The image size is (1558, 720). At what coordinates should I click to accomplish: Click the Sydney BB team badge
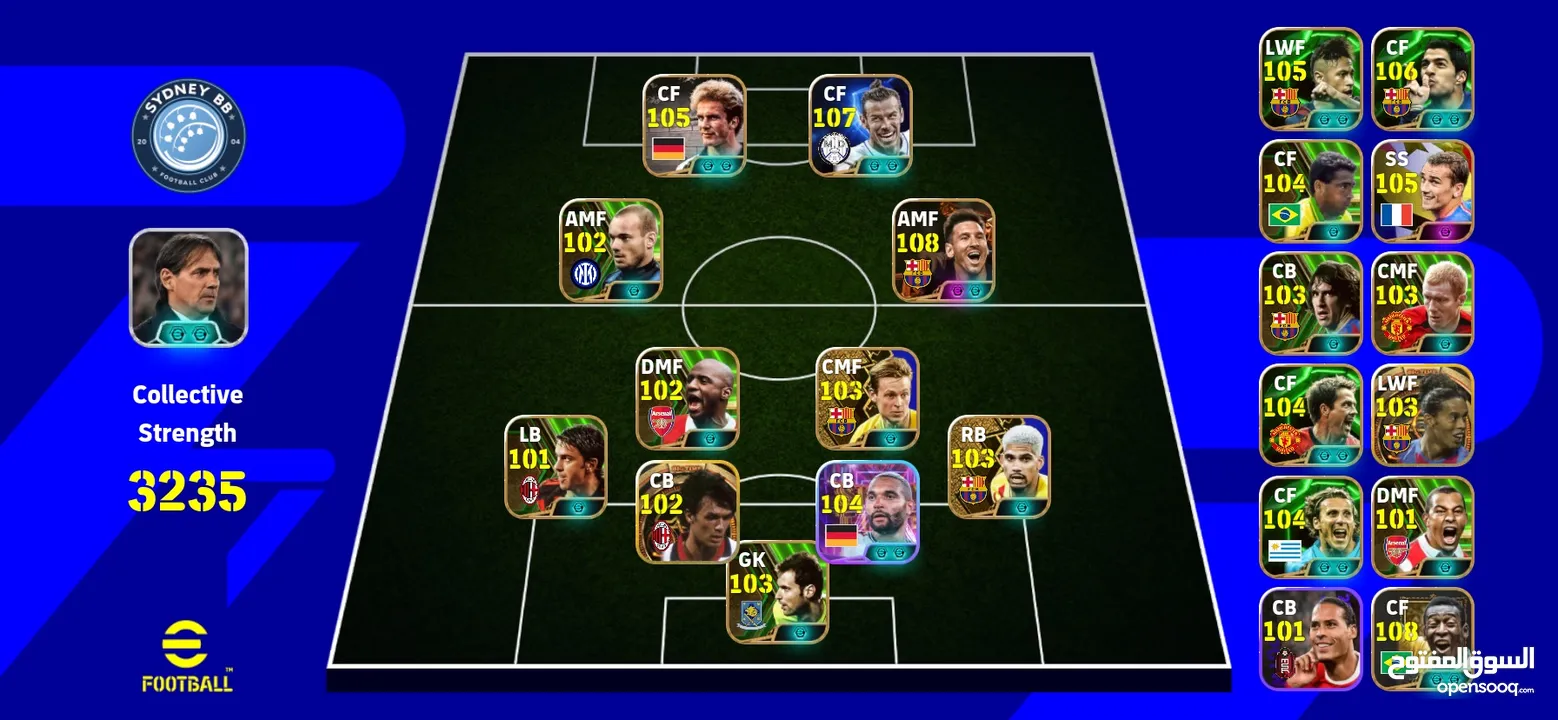(x=188, y=135)
